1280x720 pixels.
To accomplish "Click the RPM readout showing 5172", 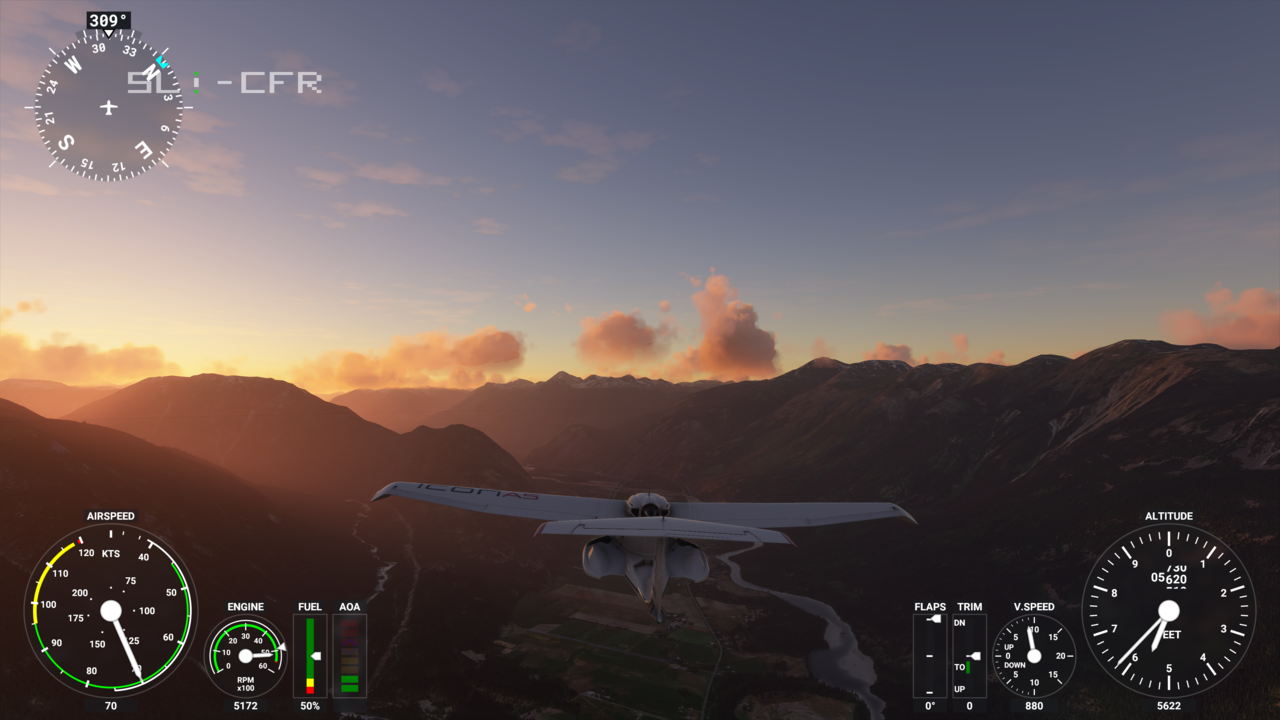I will pyautogui.click(x=243, y=704).
